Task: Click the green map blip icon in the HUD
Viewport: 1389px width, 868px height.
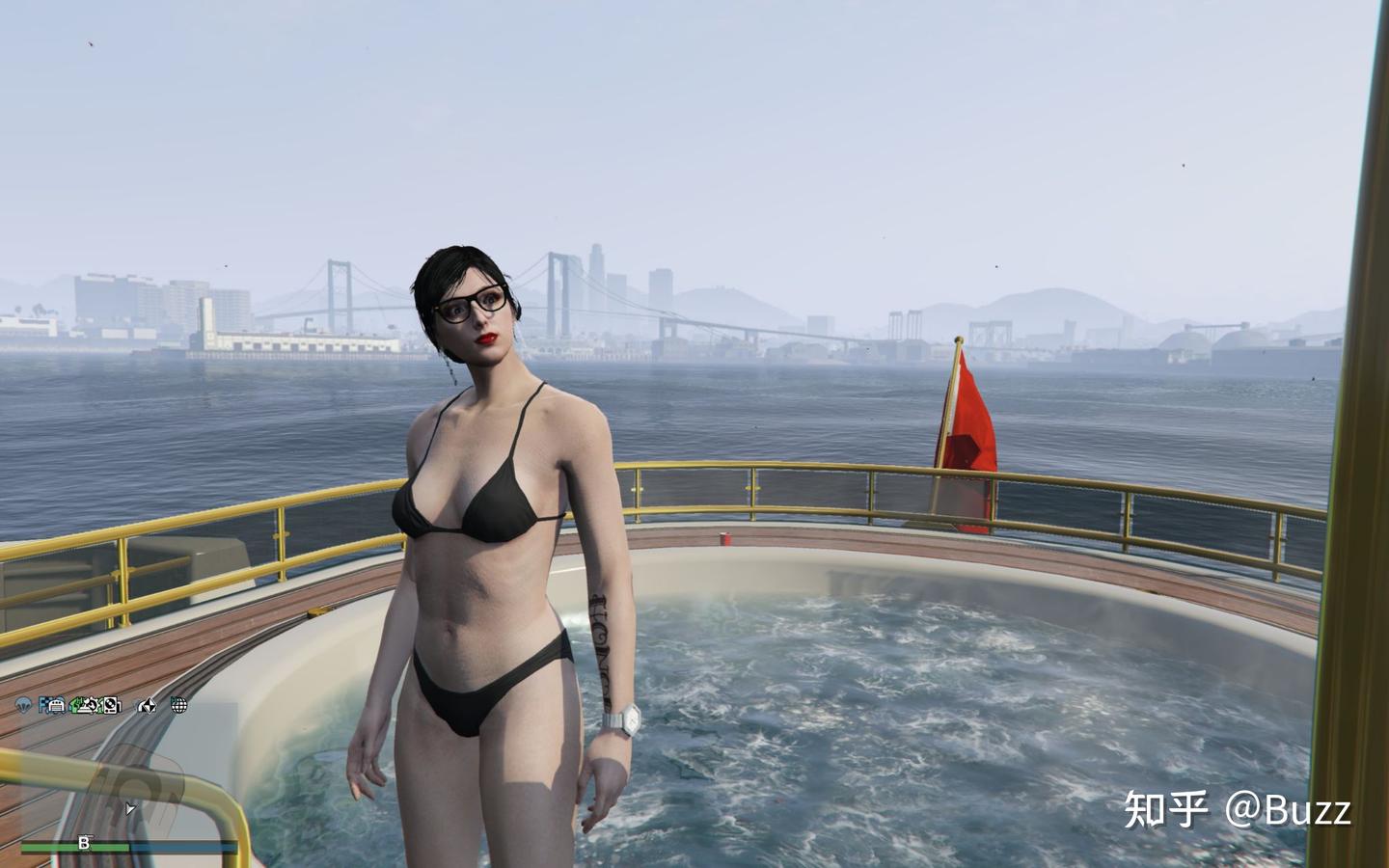Action: 74,705
